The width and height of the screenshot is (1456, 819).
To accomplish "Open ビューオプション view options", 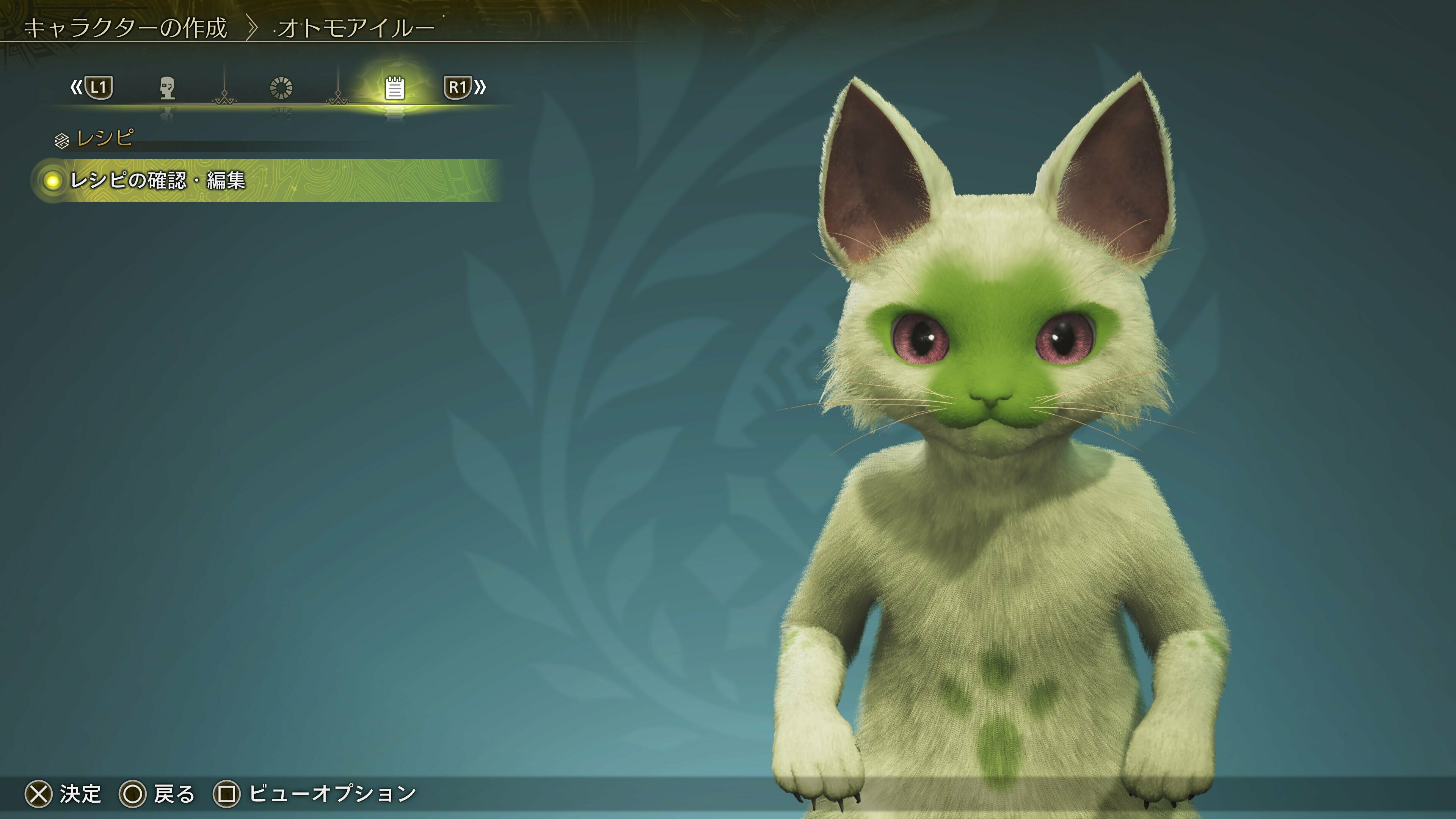I will tap(336, 794).
